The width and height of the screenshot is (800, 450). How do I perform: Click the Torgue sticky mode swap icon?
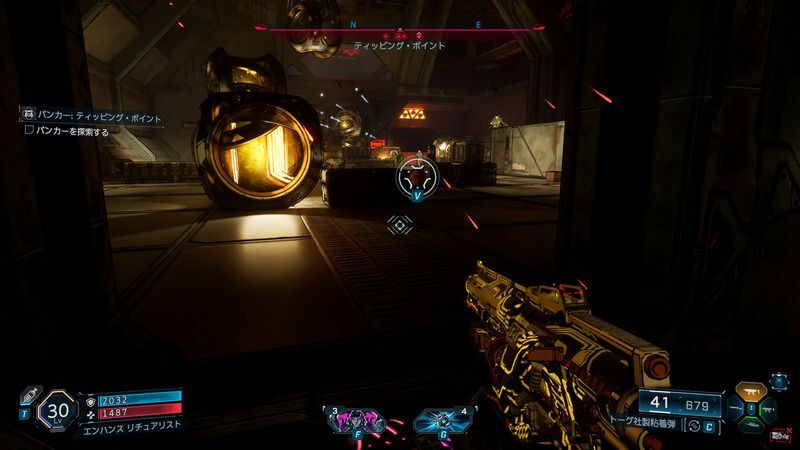pos(693,427)
